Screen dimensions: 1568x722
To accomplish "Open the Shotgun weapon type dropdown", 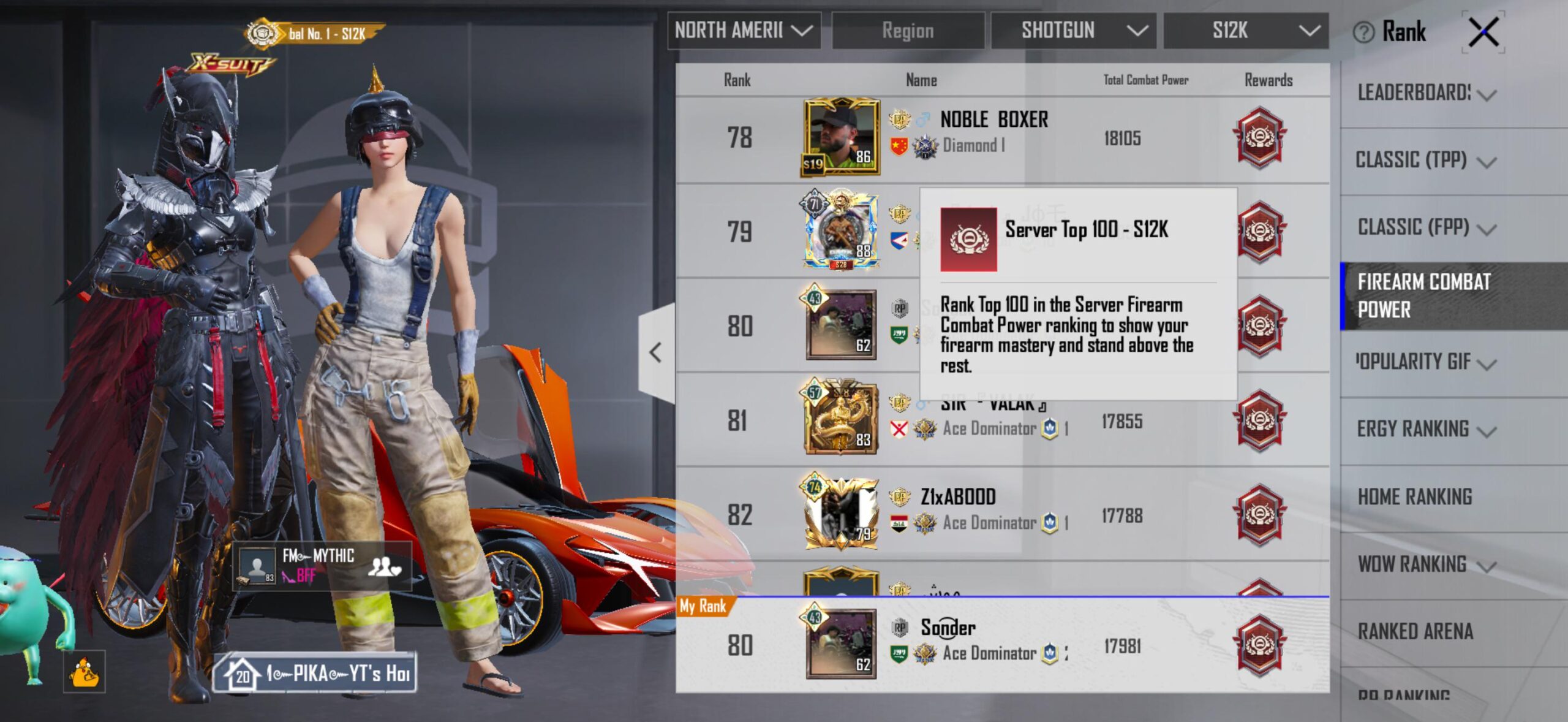I will tap(1073, 30).
